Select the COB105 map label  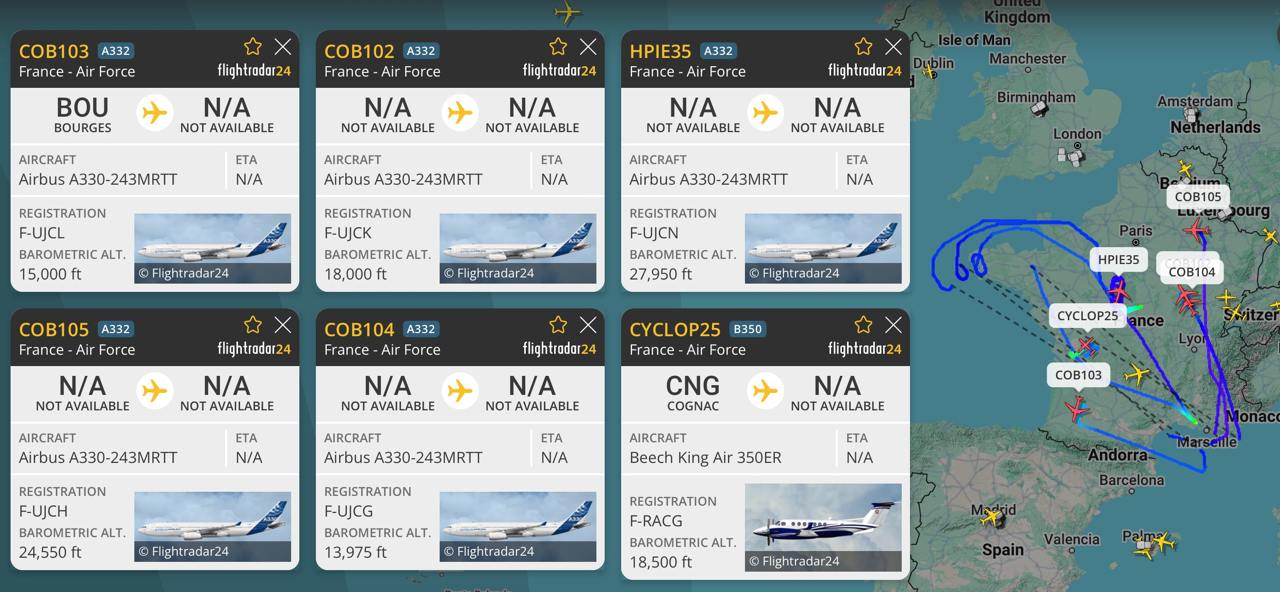coord(1198,197)
